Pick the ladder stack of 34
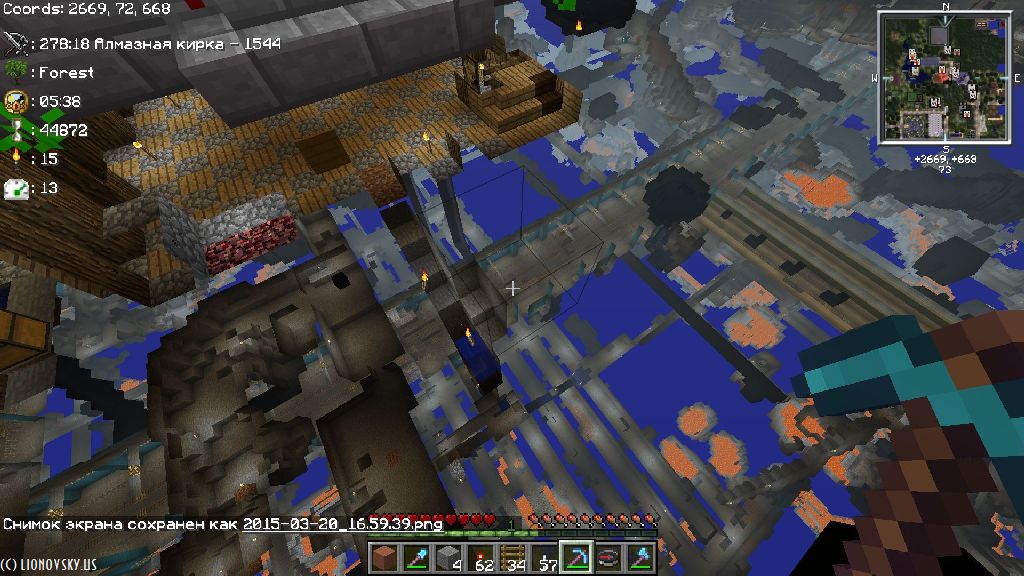This screenshot has height=576, width=1024. [514, 557]
